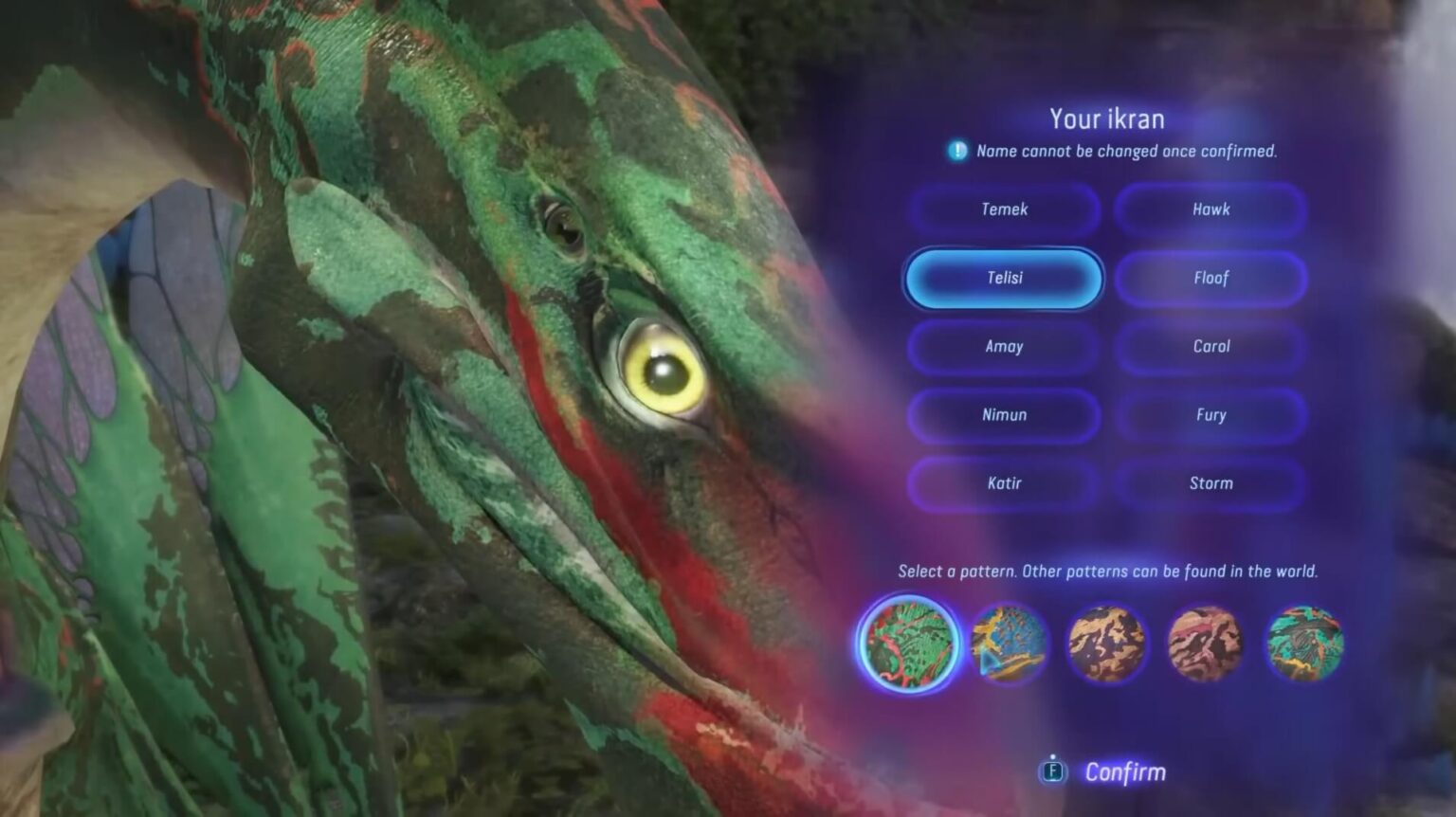
Task: Select the name Katir
Action: click(x=1003, y=483)
